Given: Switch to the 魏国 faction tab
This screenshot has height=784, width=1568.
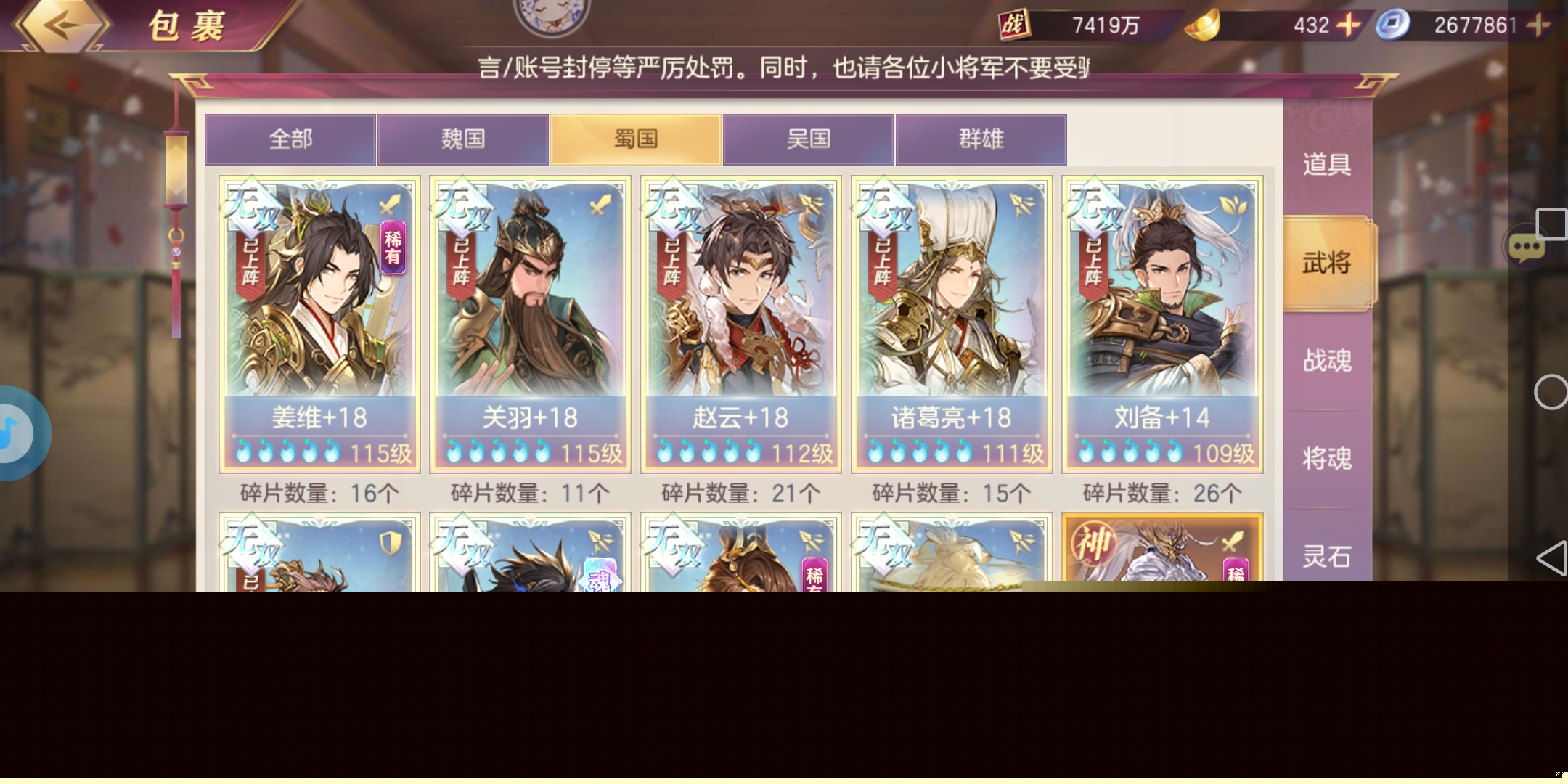Looking at the screenshot, I should click(462, 139).
